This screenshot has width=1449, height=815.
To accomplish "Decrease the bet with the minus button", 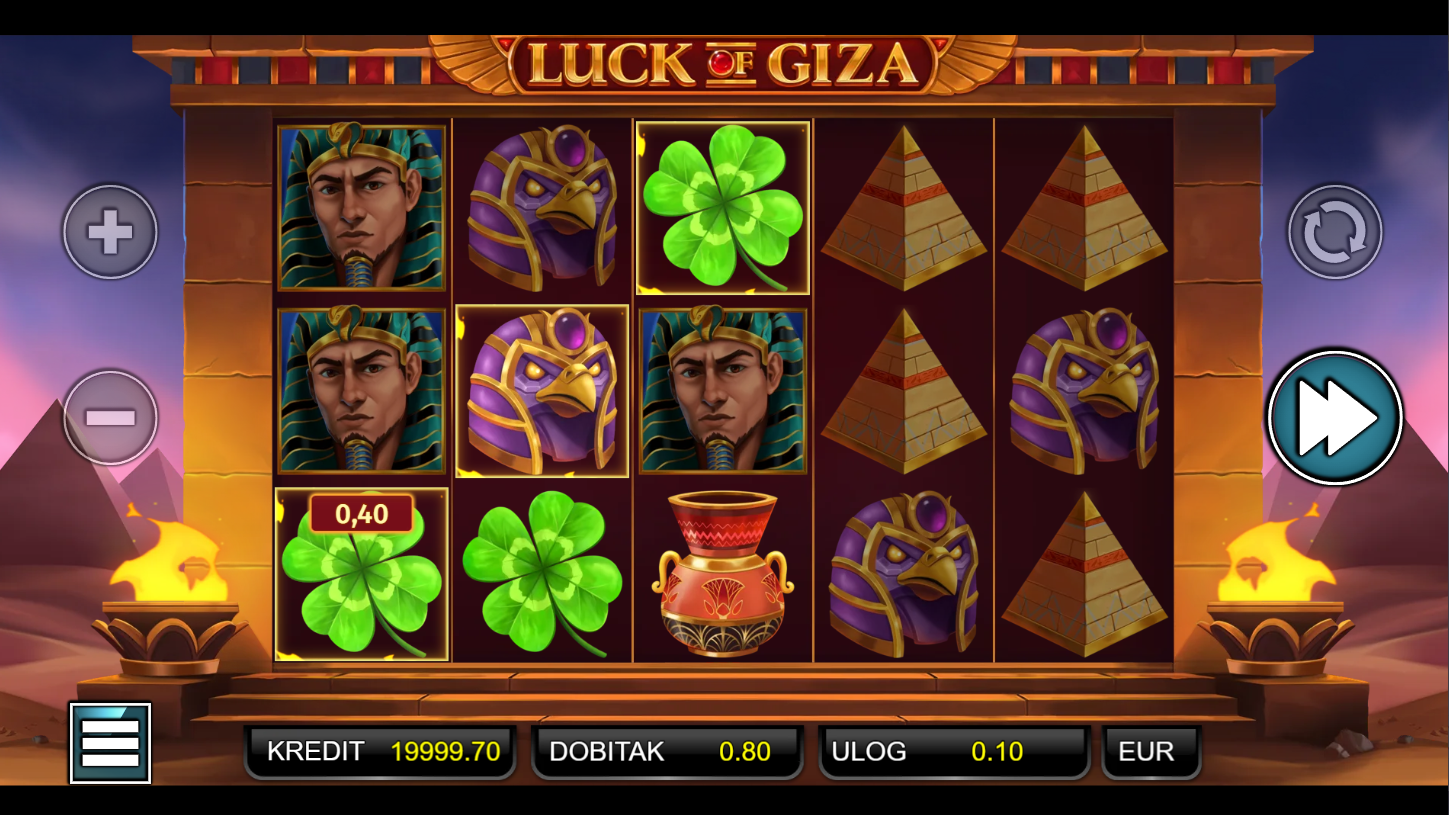I will pos(110,417).
